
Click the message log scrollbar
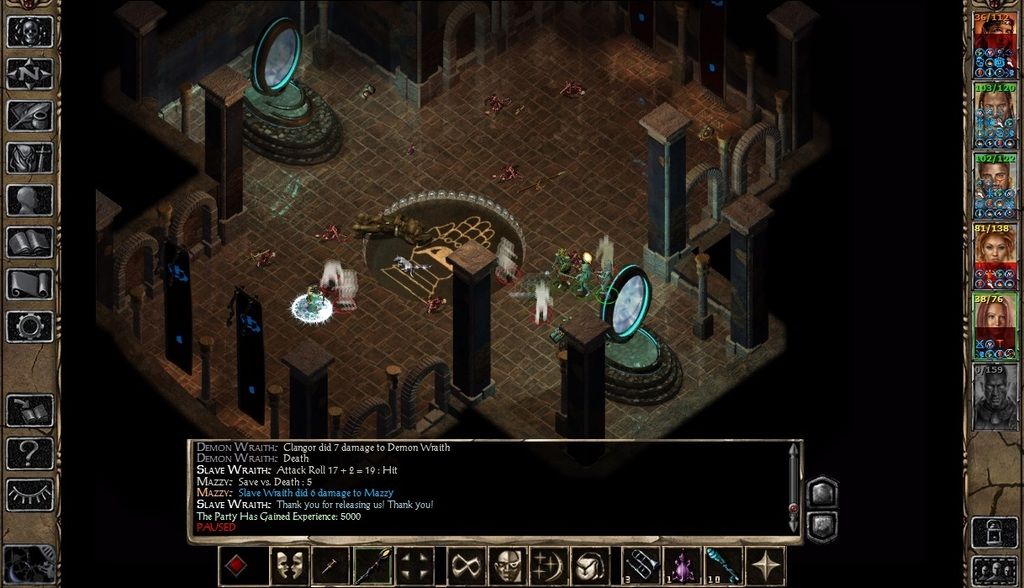point(793,486)
